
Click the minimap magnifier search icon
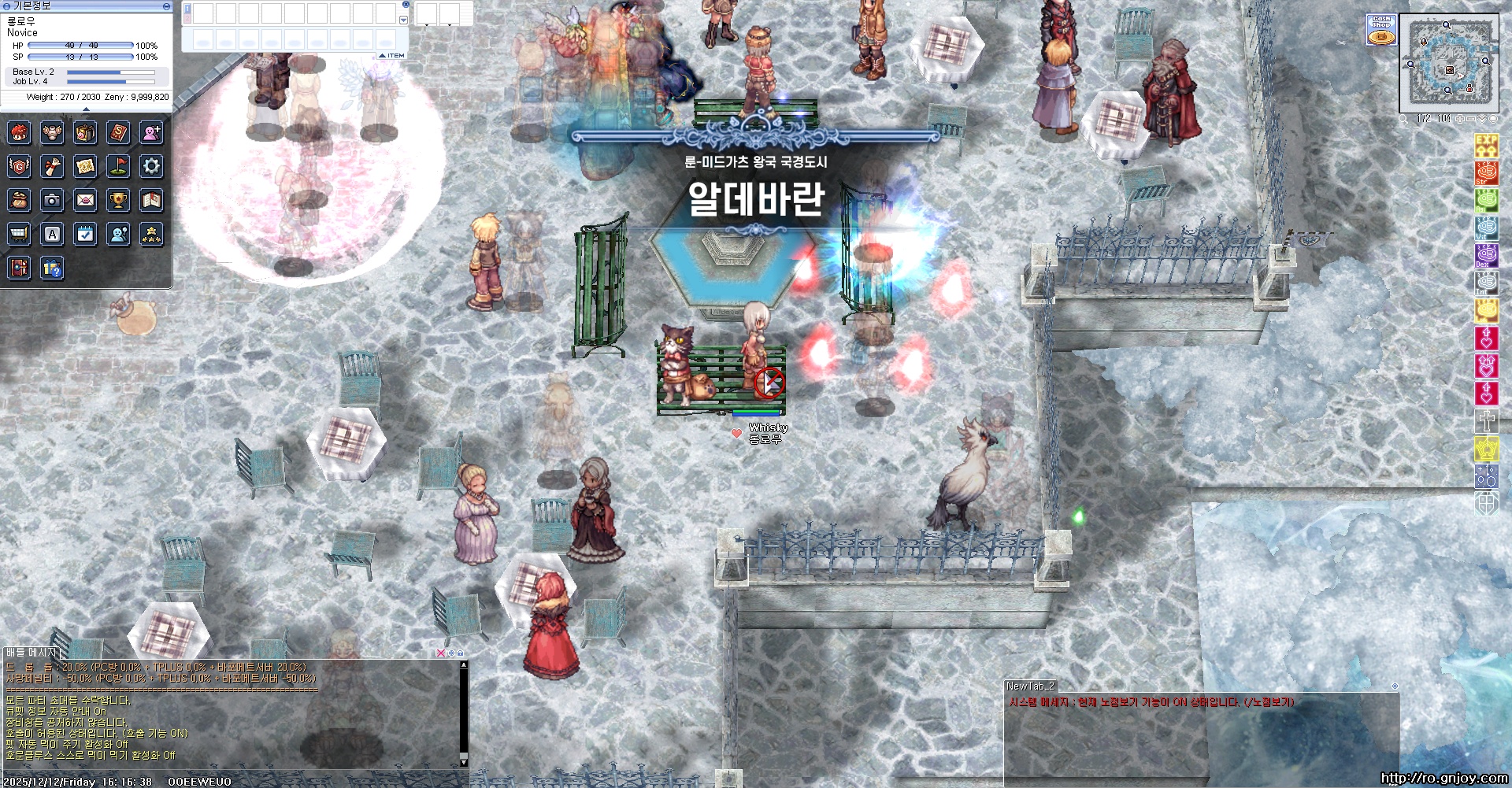click(x=1404, y=119)
